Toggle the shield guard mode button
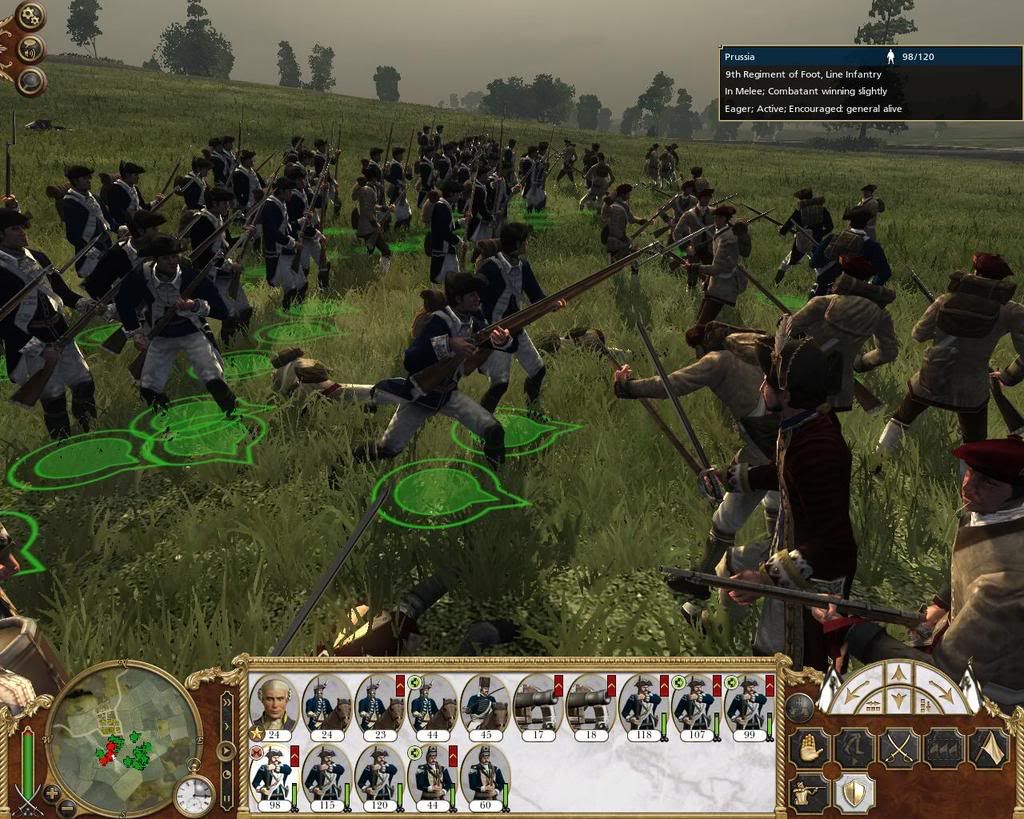 [x=853, y=793]
